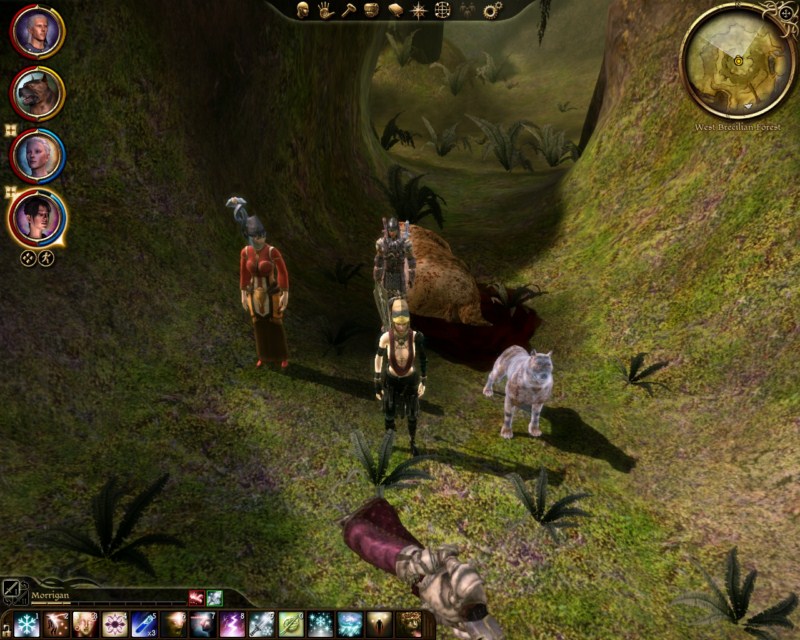This screenshot has height=640, width=800.
Task: Toggle the four-dot select-all party button
Action: (28, 258)
